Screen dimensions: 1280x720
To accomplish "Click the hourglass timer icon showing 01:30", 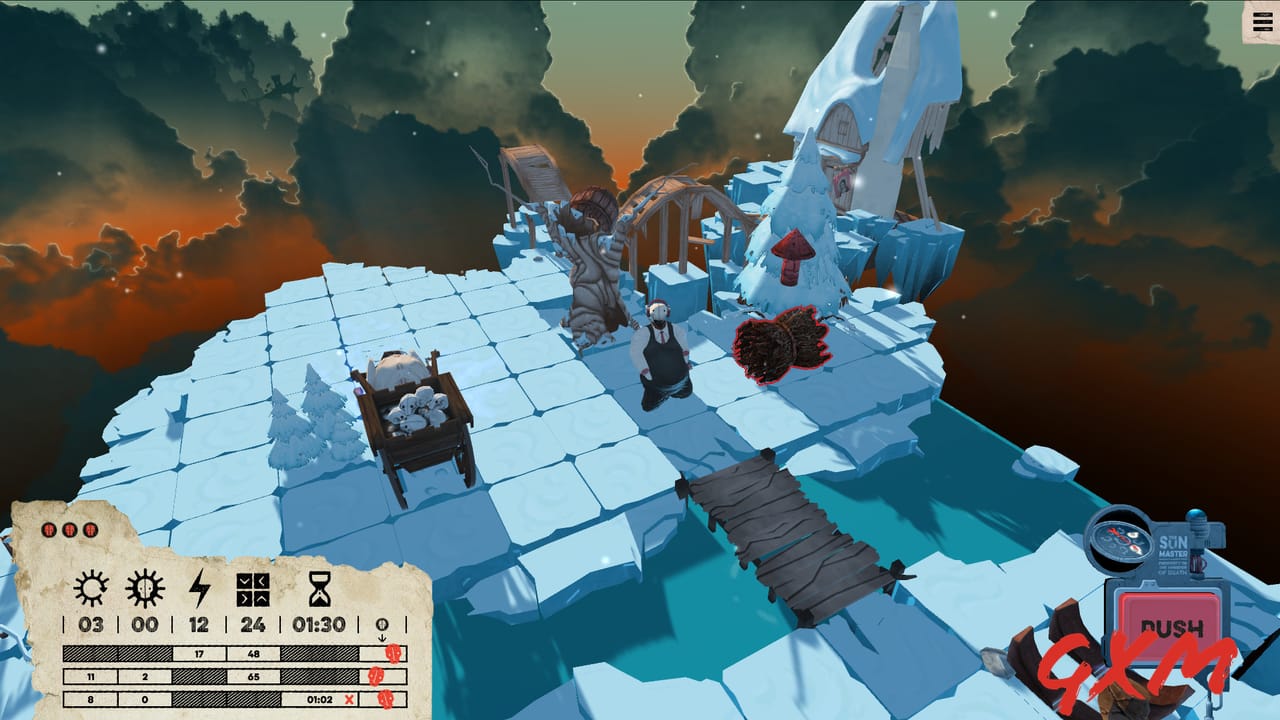I will click(319, 589).
